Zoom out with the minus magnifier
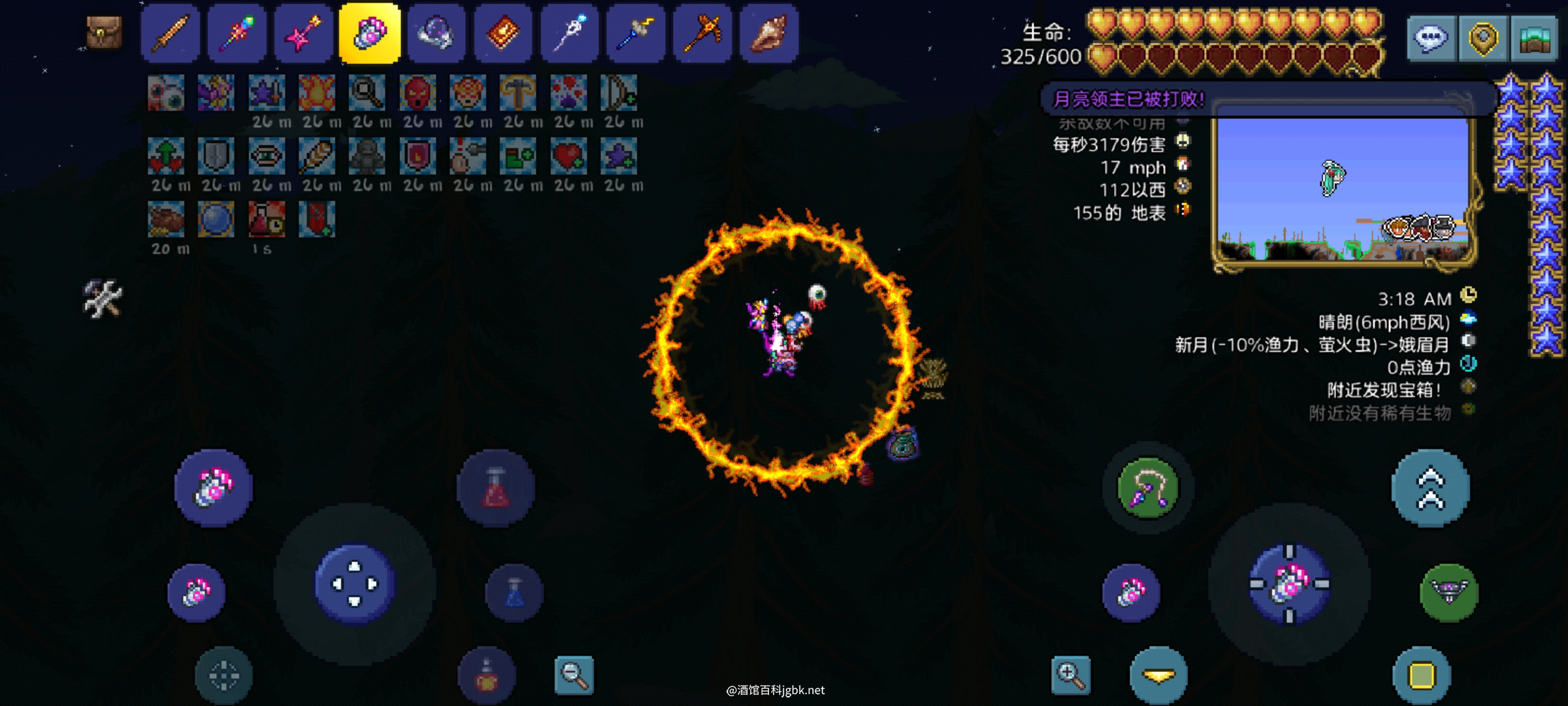 574,675
